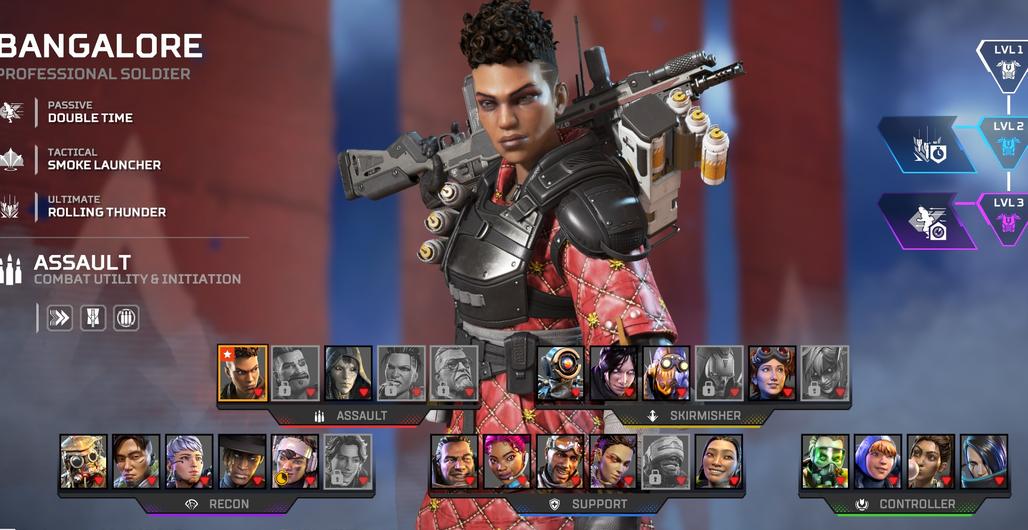
Task: Select the Catalyst legend portrait
Action: coord(984,461)
